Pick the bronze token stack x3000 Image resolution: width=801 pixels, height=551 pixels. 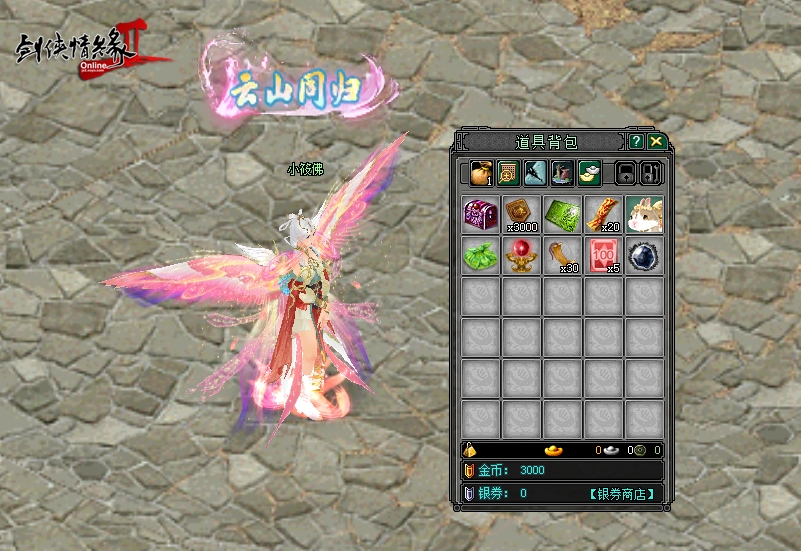click(521, 215)
